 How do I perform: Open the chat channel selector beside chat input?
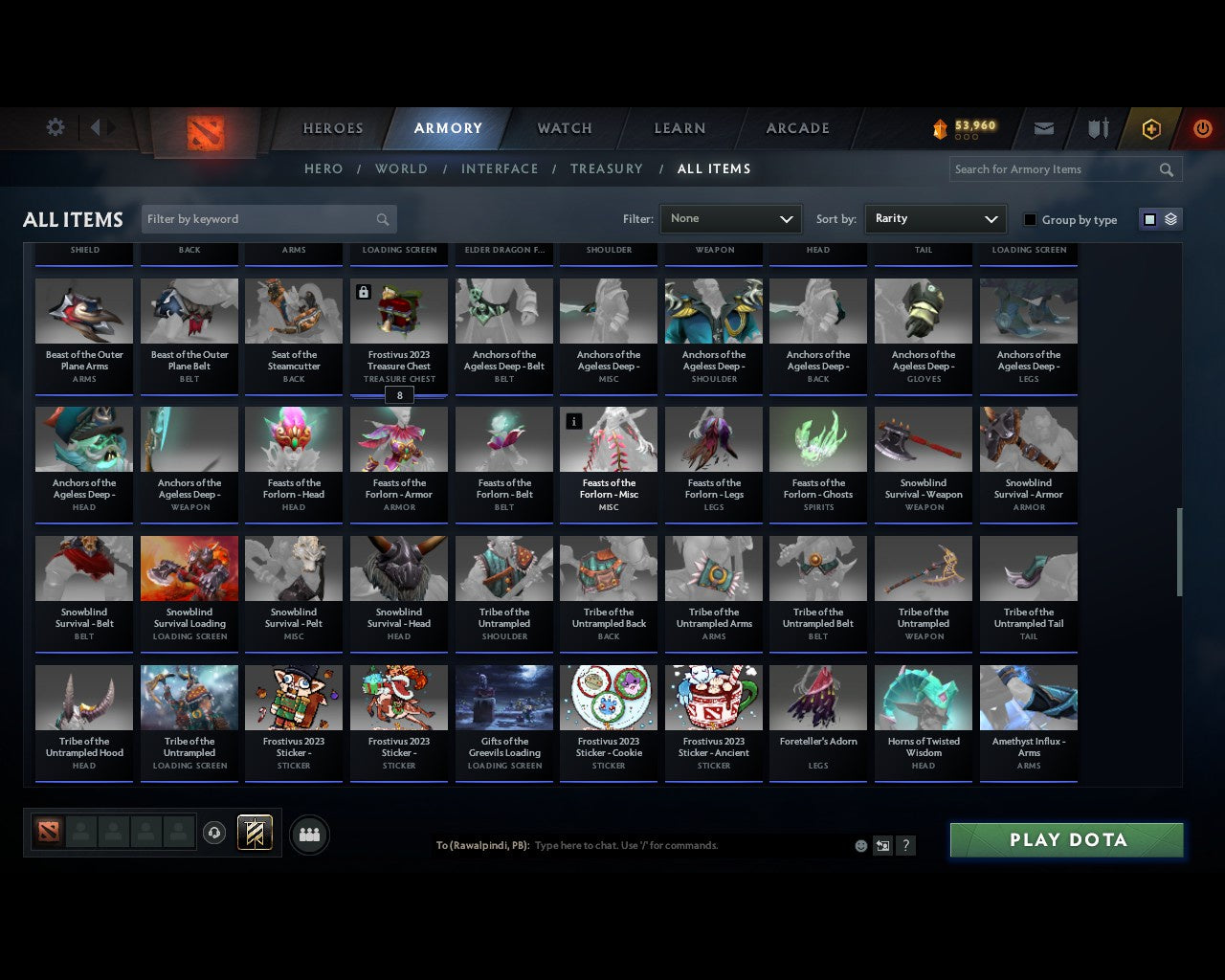[x=882, y=845]
